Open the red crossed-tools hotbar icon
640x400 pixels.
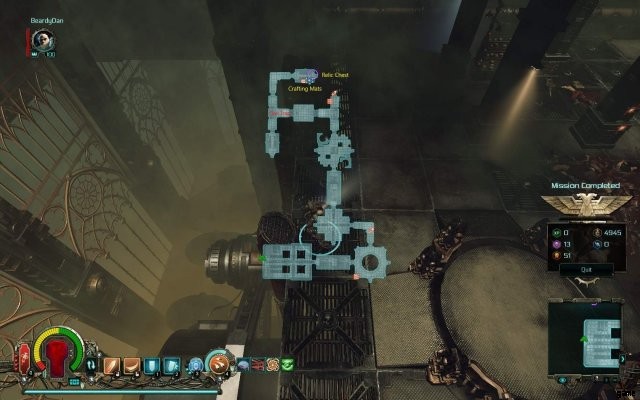pyautogui.click(x=258, y=364)
